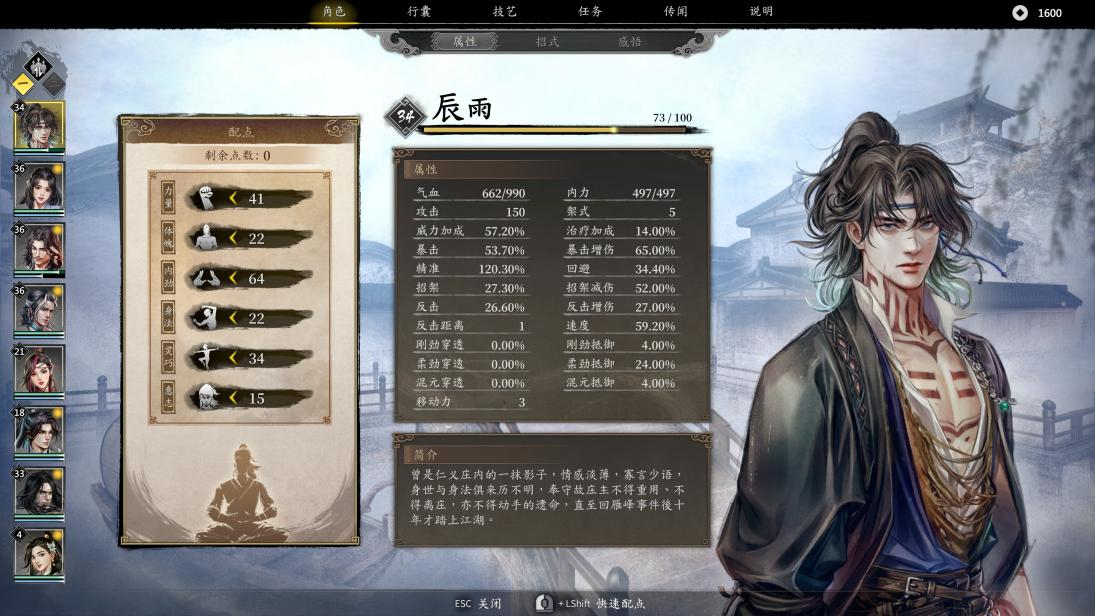
Task: Switch to the 技艺 skills tab
Action: (505, 12)
